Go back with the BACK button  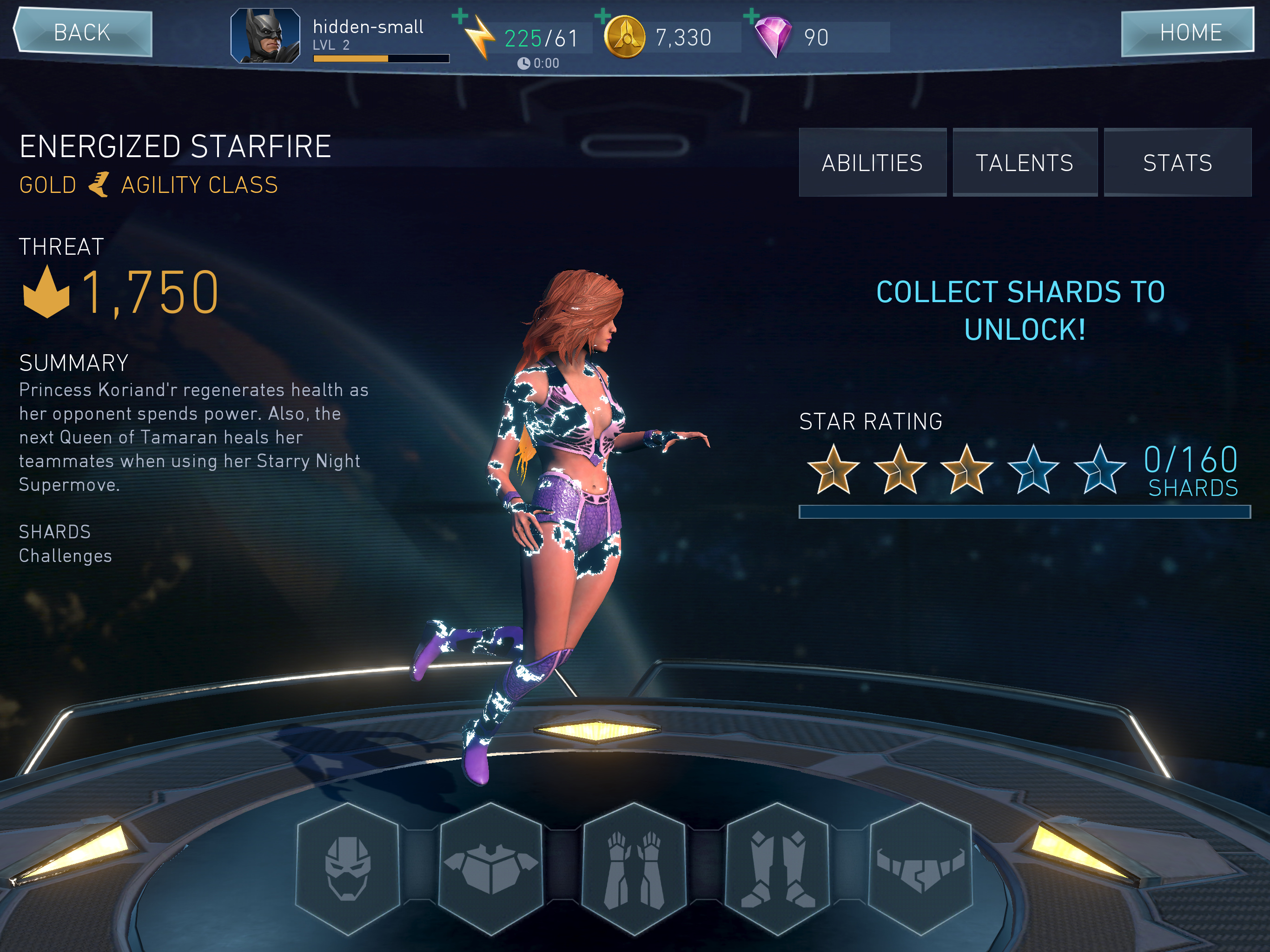82,32
